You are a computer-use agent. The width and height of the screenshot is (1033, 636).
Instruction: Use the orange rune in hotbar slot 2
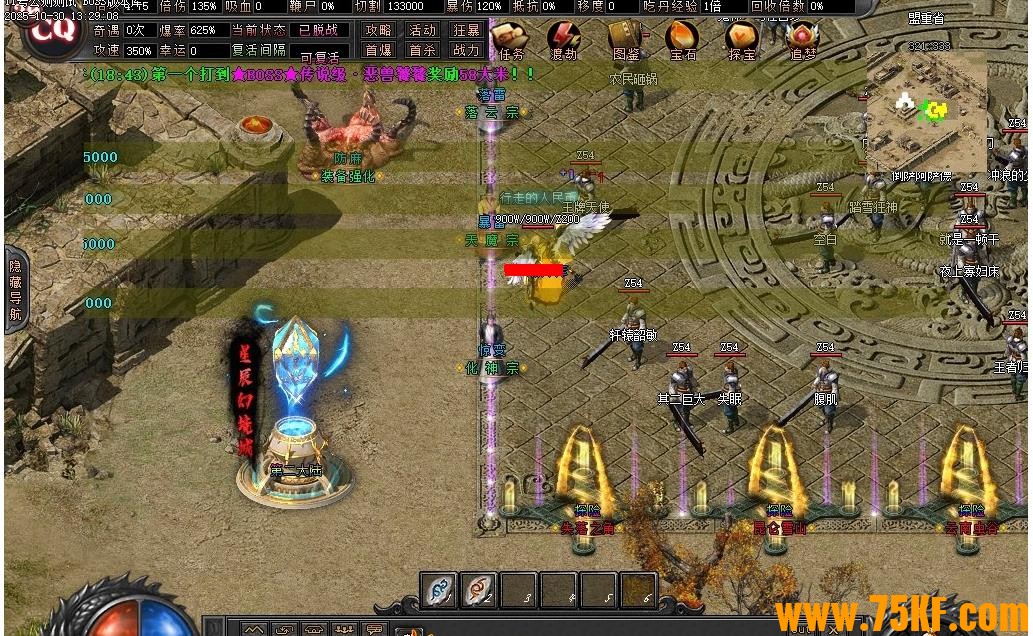tap(478, 590)
